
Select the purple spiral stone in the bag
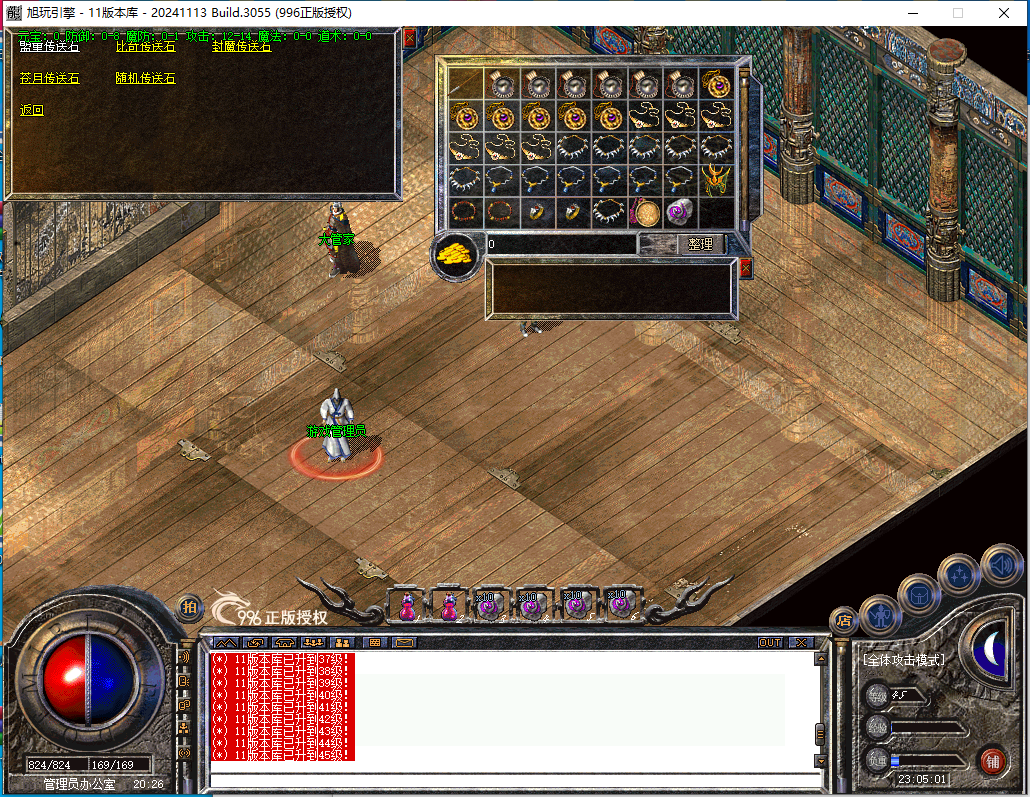680,212
